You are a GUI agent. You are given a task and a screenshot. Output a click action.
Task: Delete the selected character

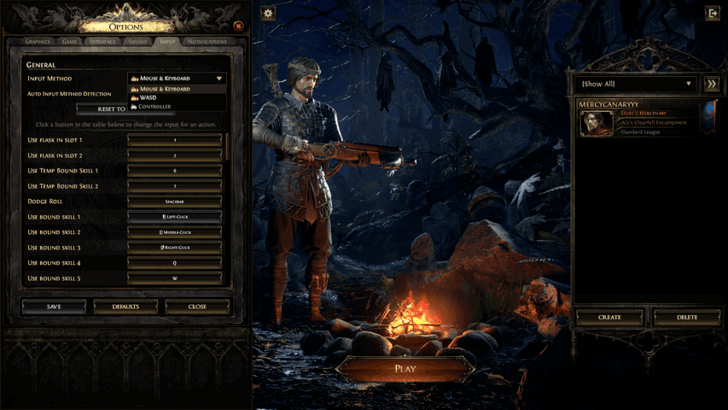[687, 317]
